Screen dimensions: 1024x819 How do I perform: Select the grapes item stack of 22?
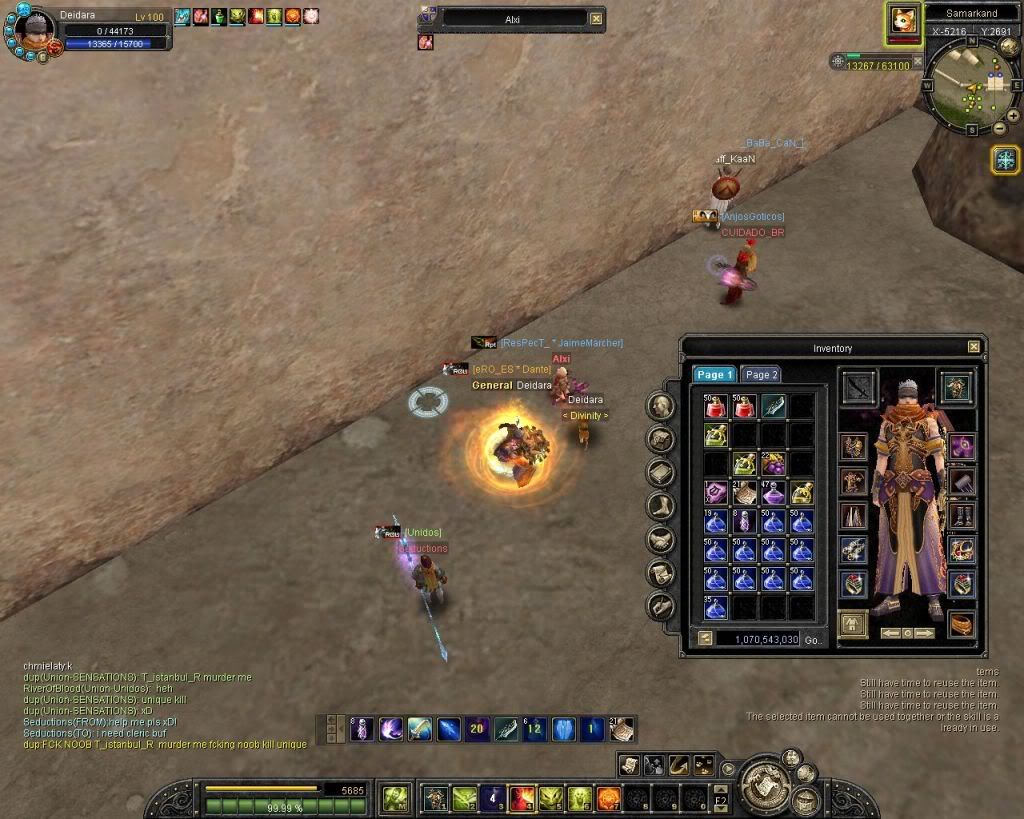click(774, 464)
